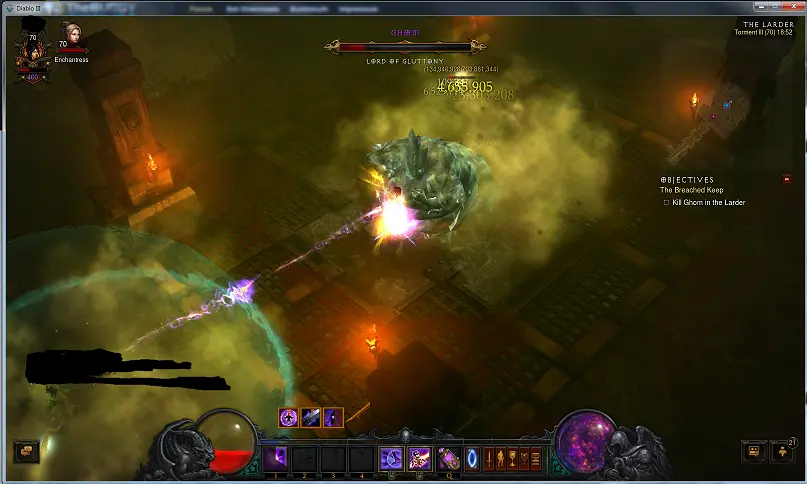Screen dimensions: 807x484
Task: Open the notifications button showing 21
Action: 781,451
